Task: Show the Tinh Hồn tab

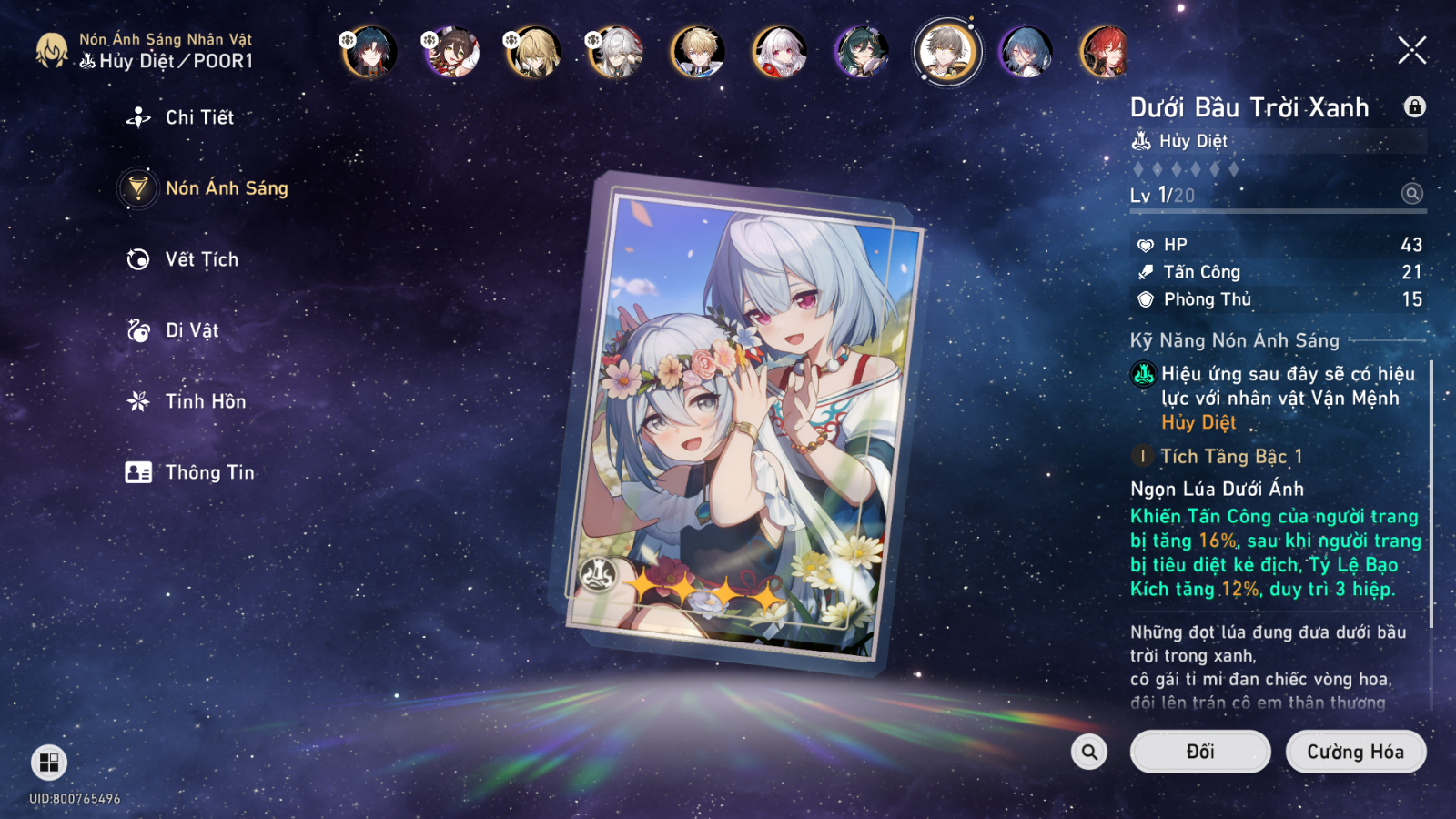Action: pos(205,401)
